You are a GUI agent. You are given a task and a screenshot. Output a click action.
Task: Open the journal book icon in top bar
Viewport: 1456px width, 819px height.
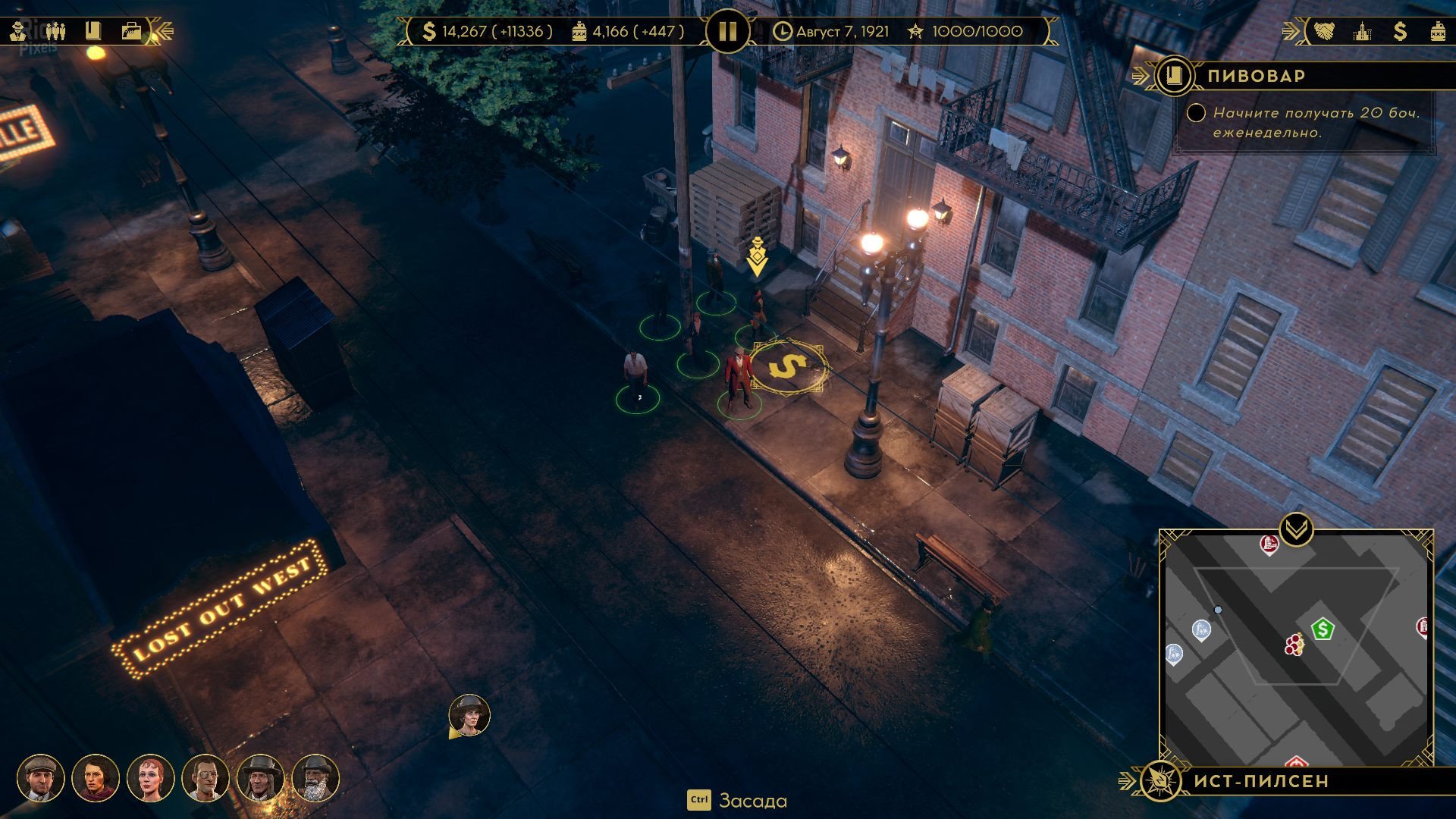click(93, 31)
